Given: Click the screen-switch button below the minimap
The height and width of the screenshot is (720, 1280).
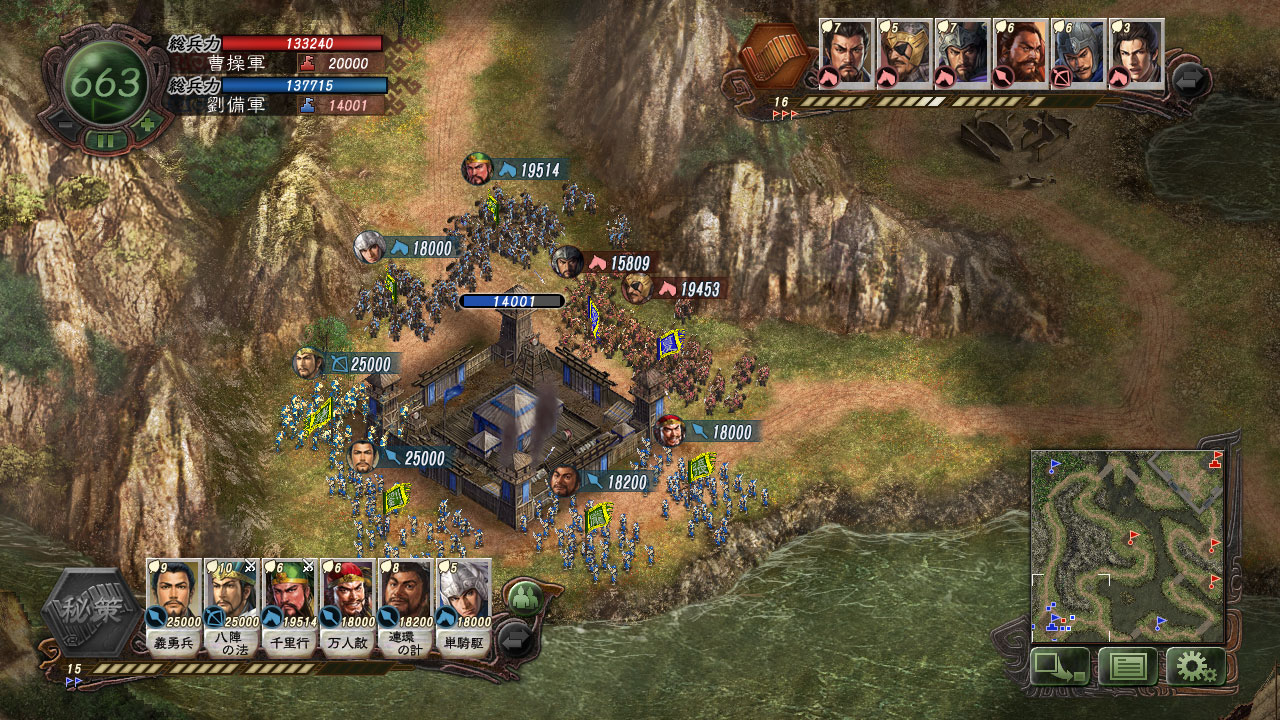Looking at the screenshot, I should (x=1059, y=667).
